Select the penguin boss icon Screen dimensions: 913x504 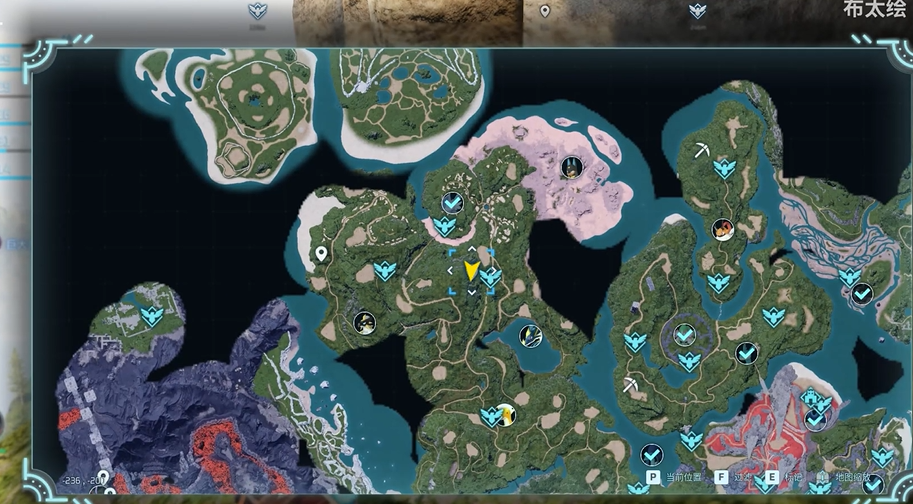364,322
